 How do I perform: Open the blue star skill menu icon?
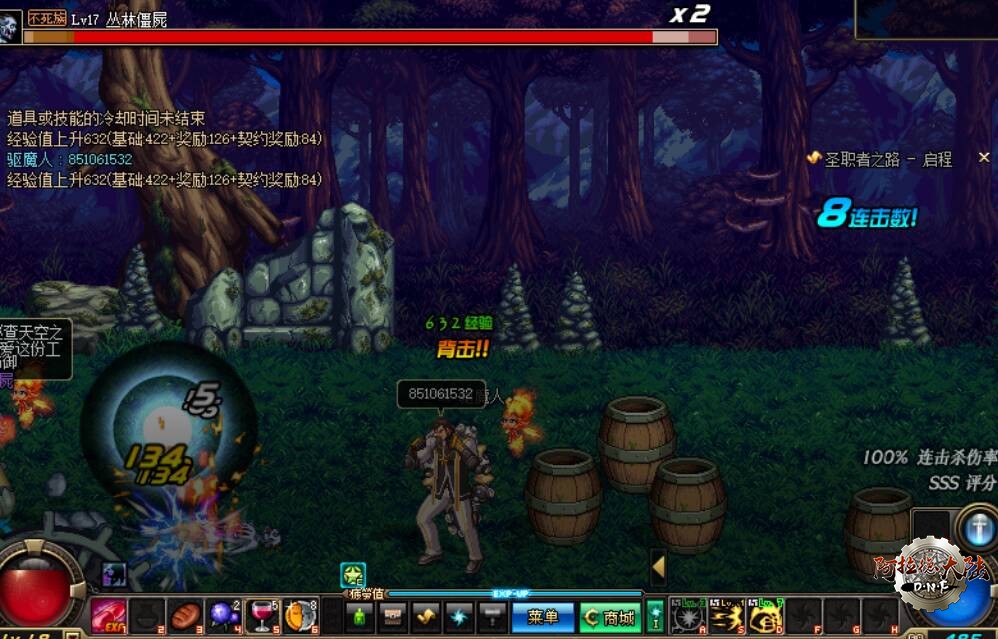tap(459, 618)
